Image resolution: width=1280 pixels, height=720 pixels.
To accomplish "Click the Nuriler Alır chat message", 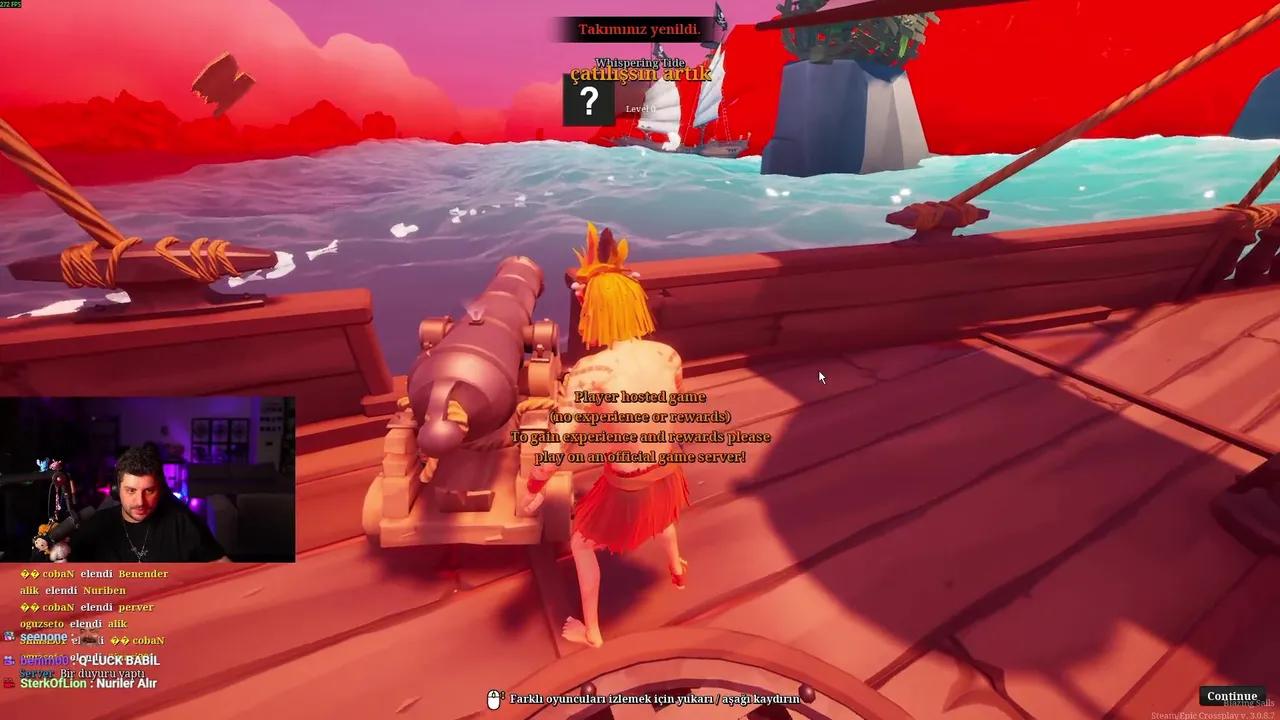I will (128, 682).
